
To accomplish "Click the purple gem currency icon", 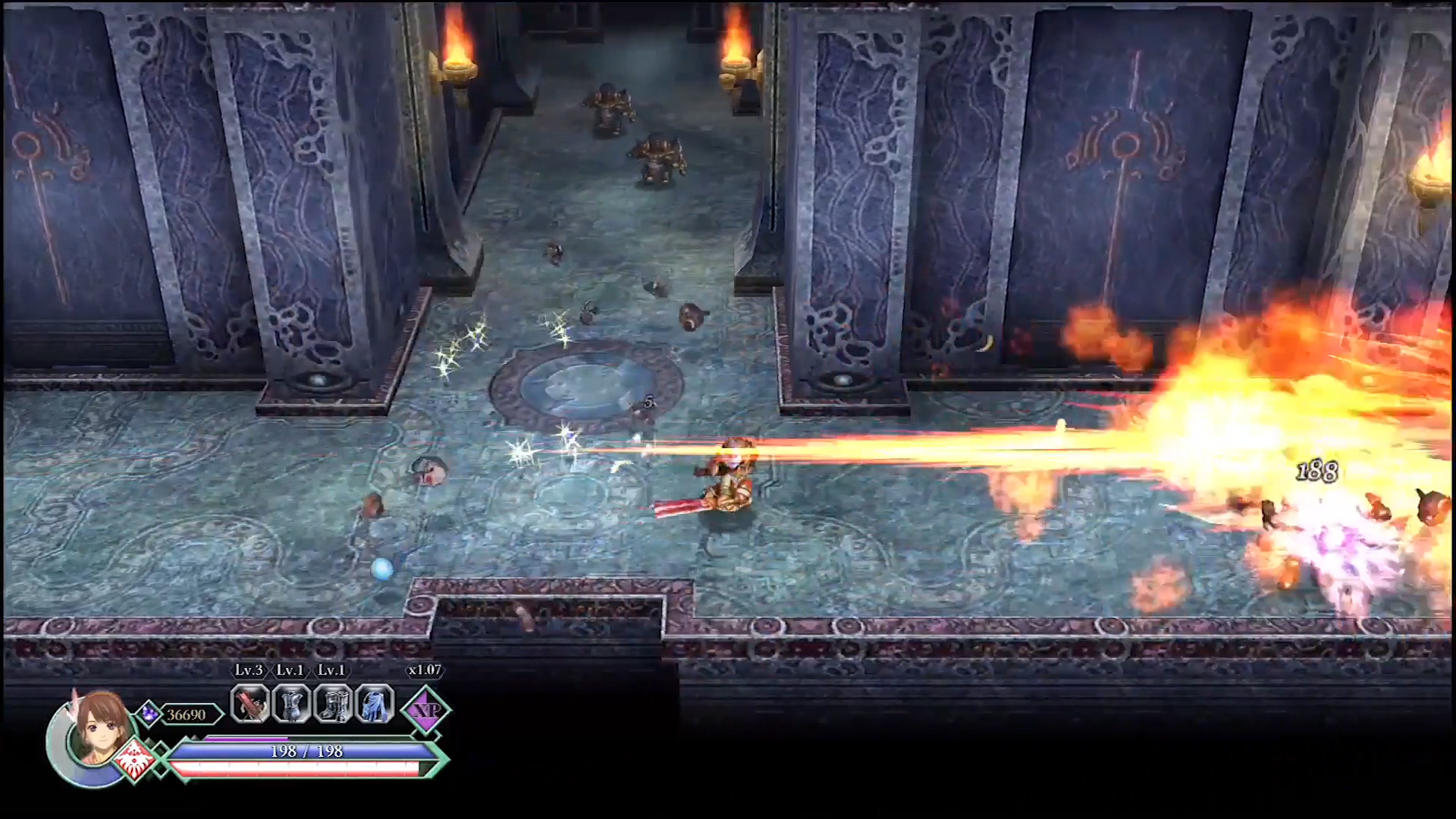I will coord(148,713).
